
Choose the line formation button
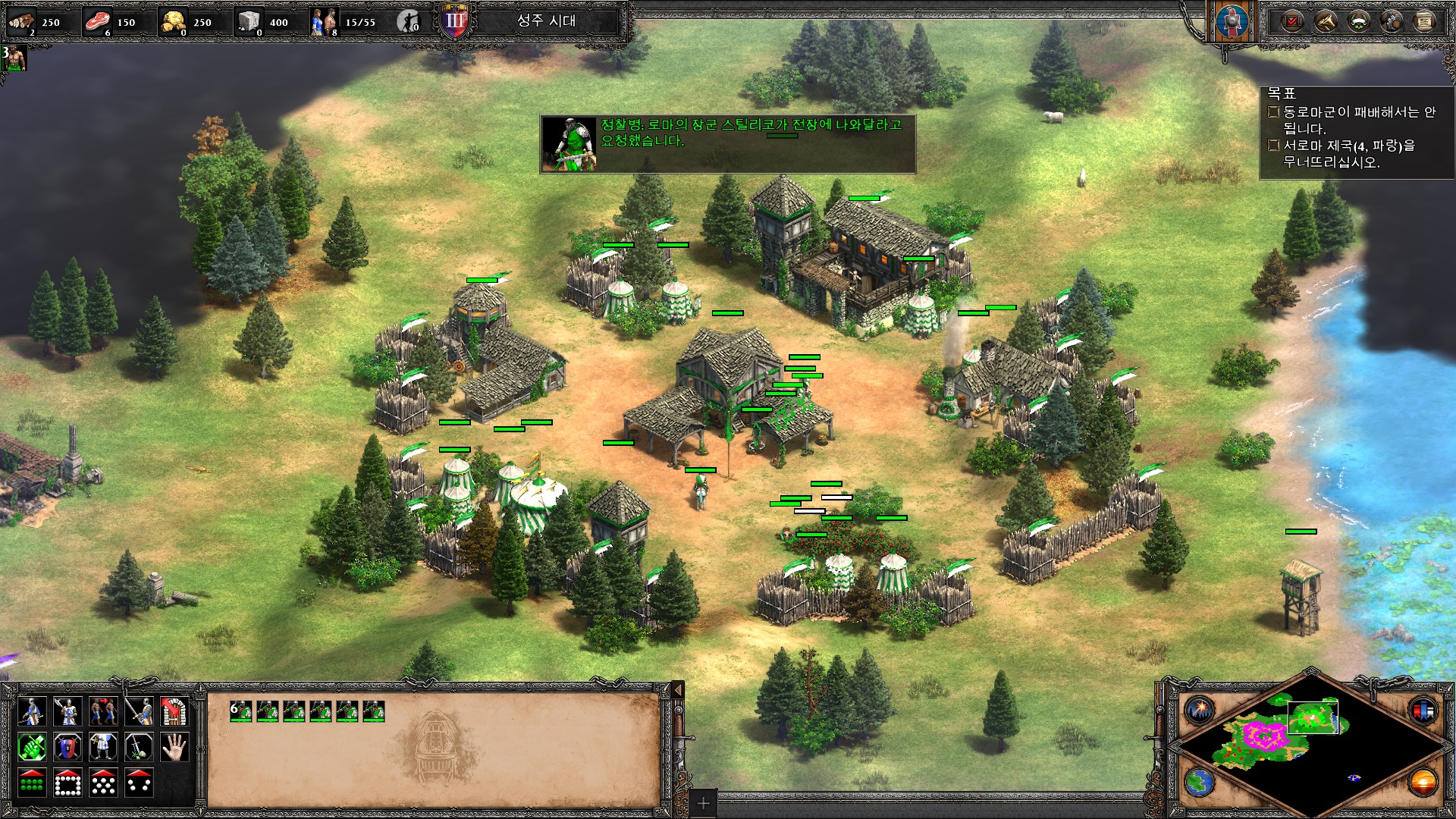[31, 783]
